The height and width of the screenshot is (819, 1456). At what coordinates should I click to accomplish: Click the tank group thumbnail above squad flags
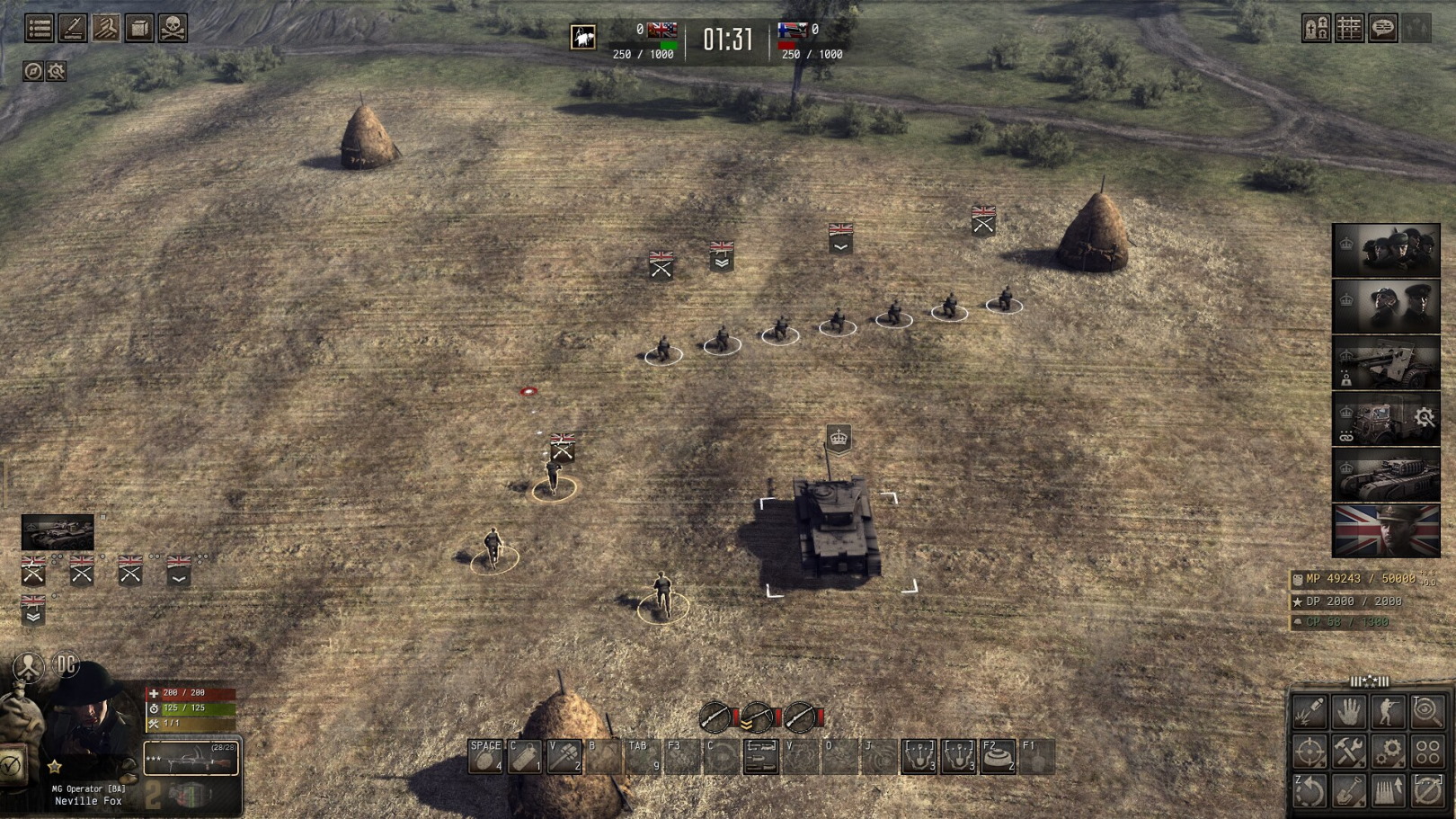(x=58, y=532)
